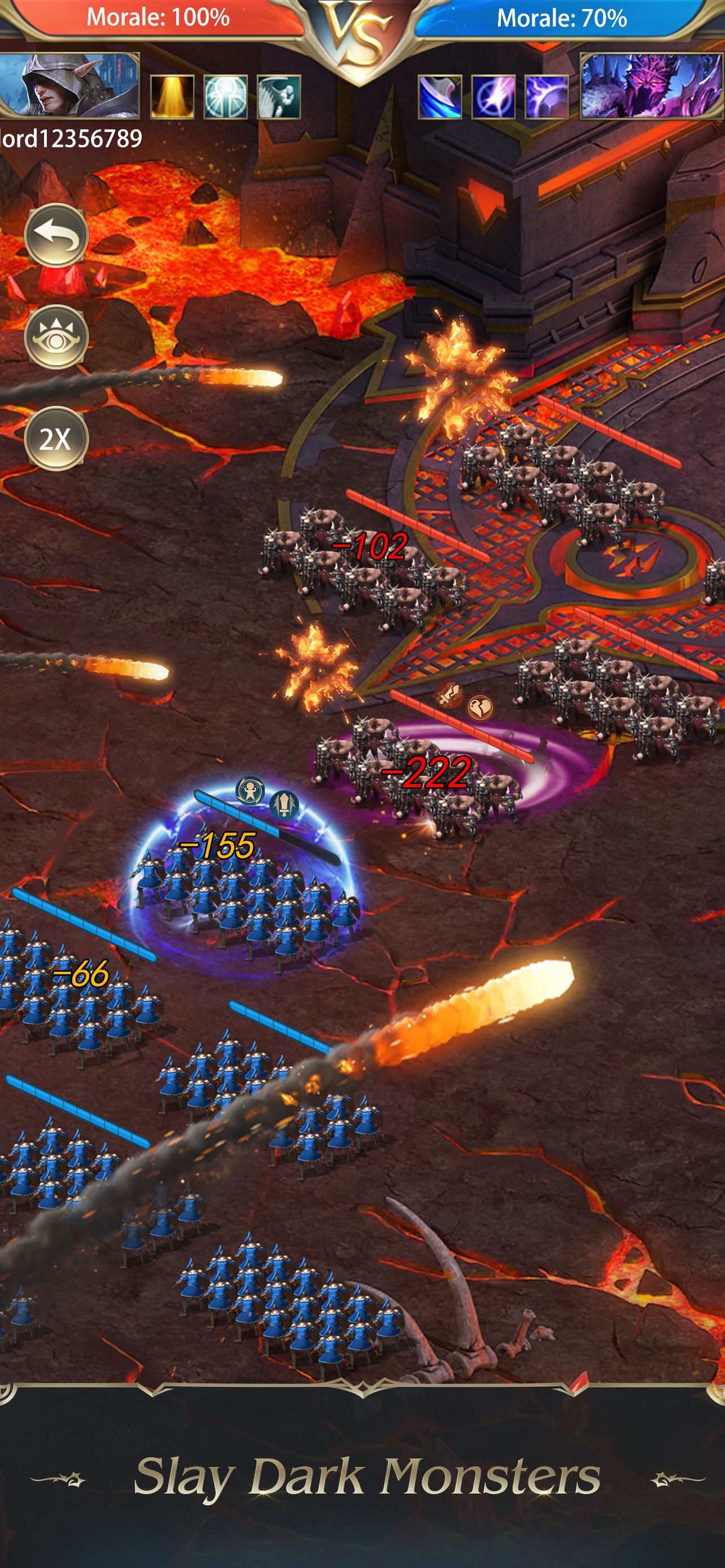Open the hooded elf hero portrait
The width and height of the screenshot is (725, 1568).
click(x=69, y=85)
